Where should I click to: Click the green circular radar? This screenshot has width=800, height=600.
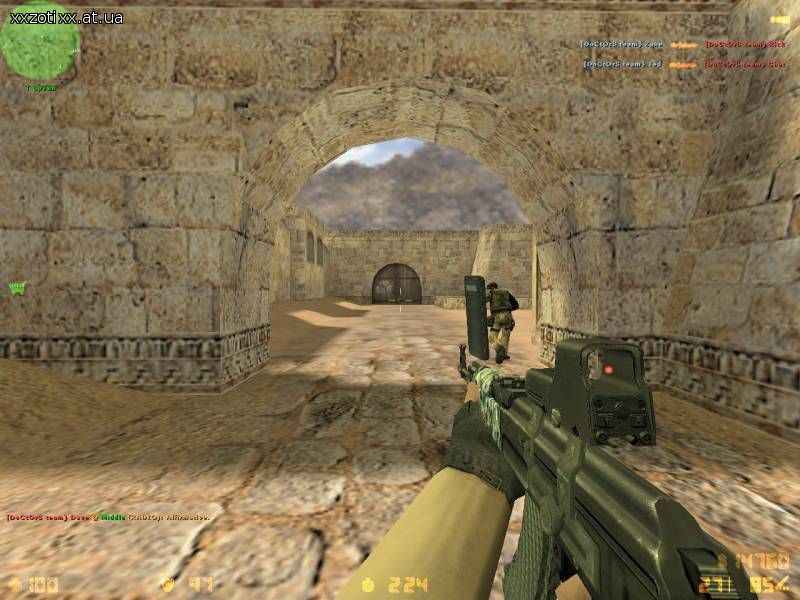(39, 42)
